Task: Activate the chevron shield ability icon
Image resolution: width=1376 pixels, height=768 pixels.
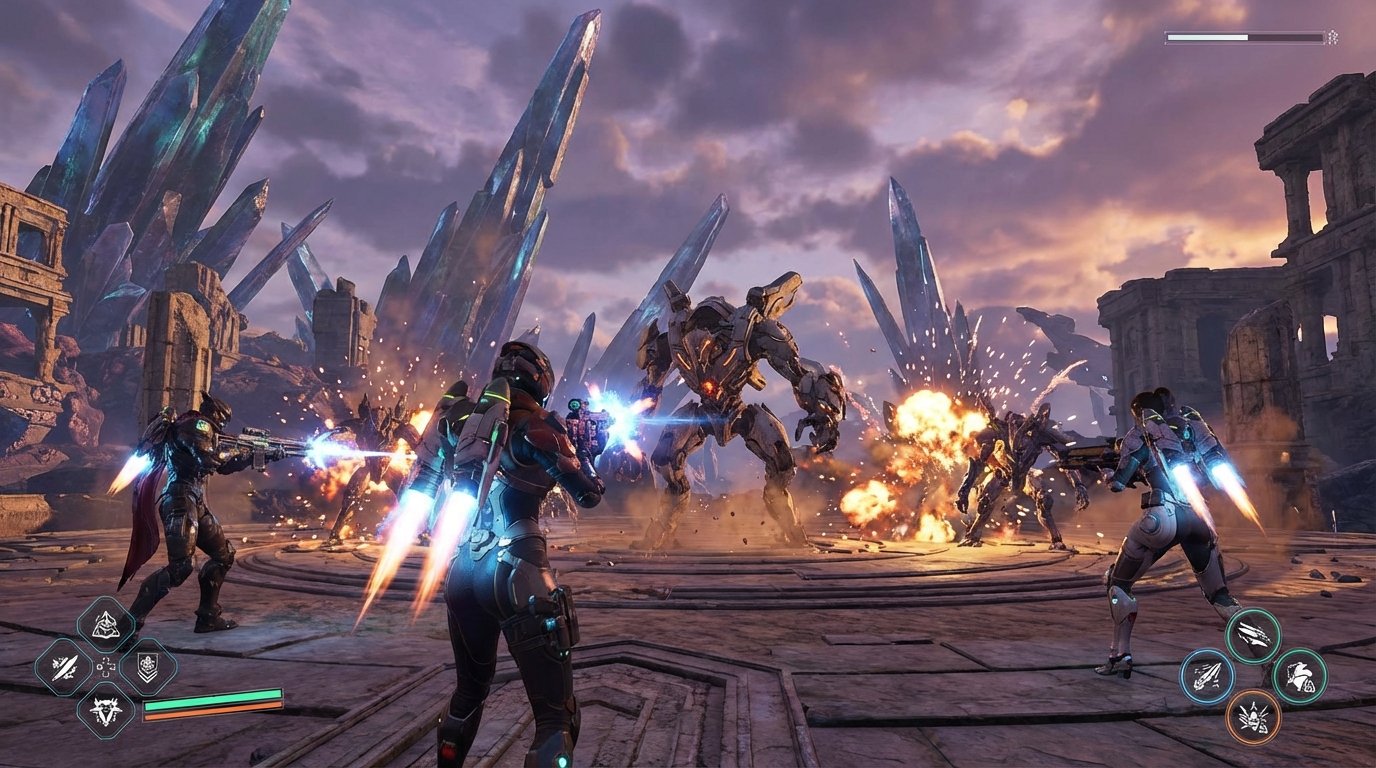Action: pyautogui.click(x=148, y=666)
